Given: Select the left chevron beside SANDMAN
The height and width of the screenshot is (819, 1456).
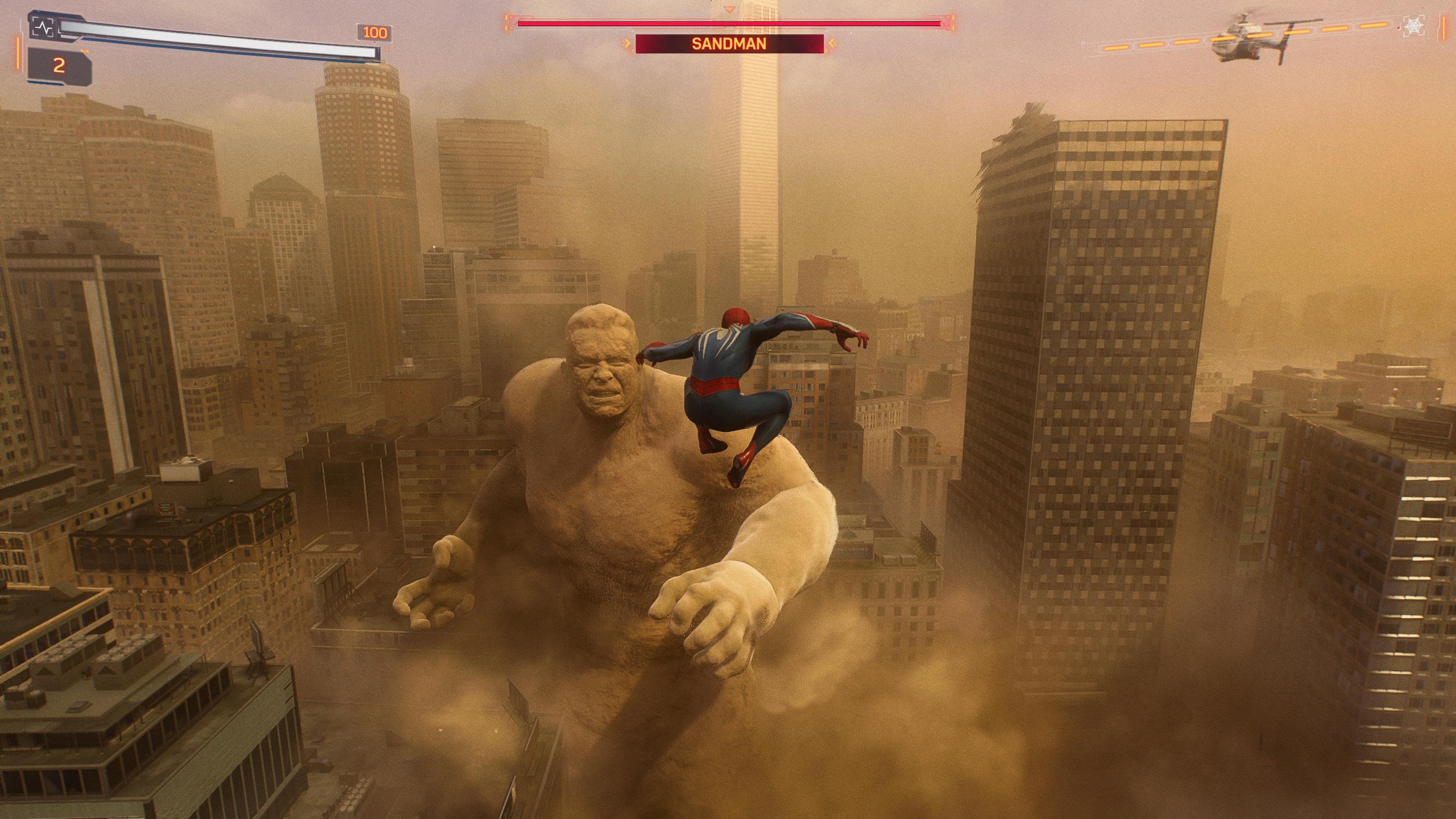Looking at the screenshot, I should [x=627, y=44].
